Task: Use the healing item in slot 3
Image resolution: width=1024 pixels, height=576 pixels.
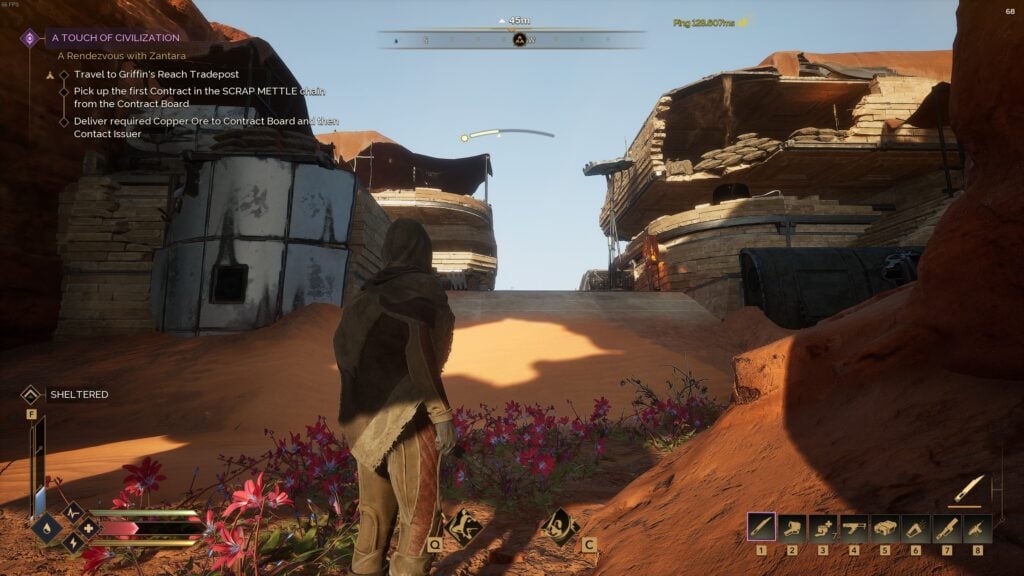Action: [x=823, y=527]
